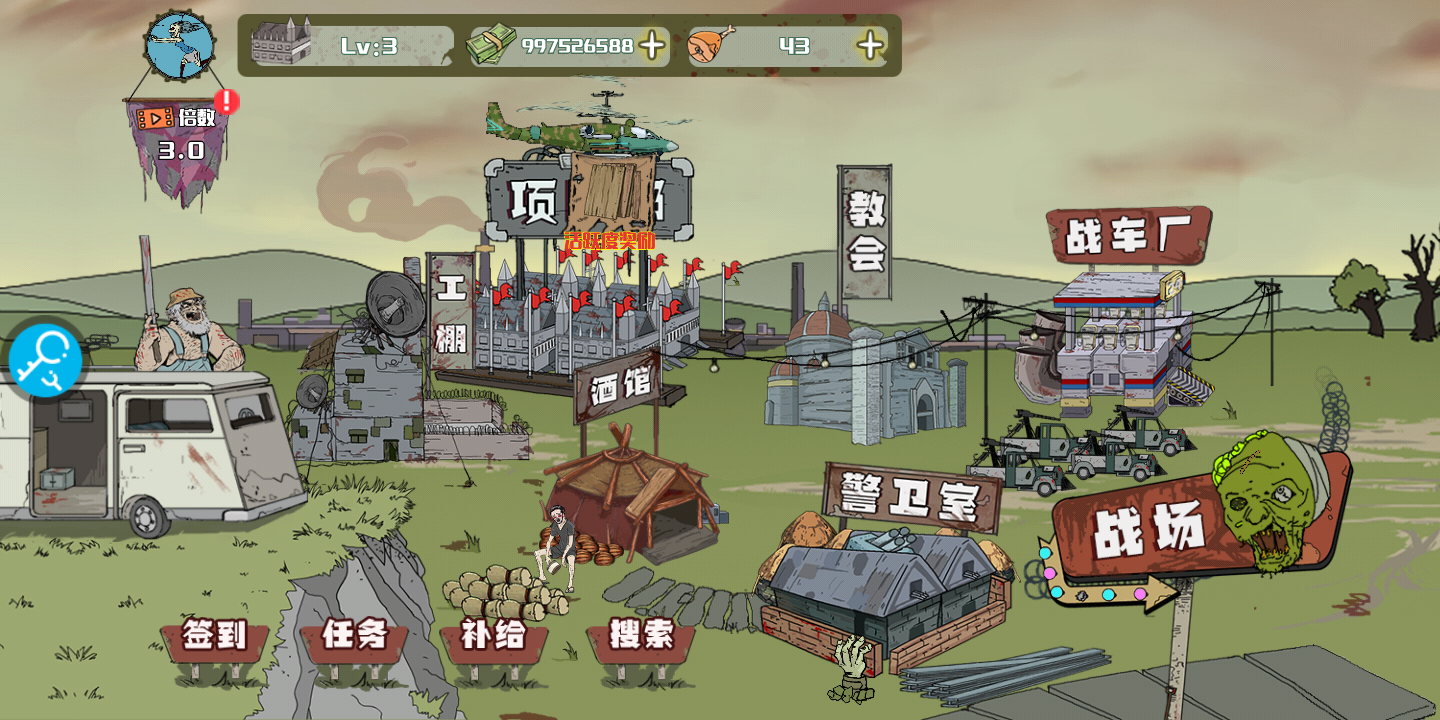
Task: Select the 搜索 search button
Action: [641, 637]
